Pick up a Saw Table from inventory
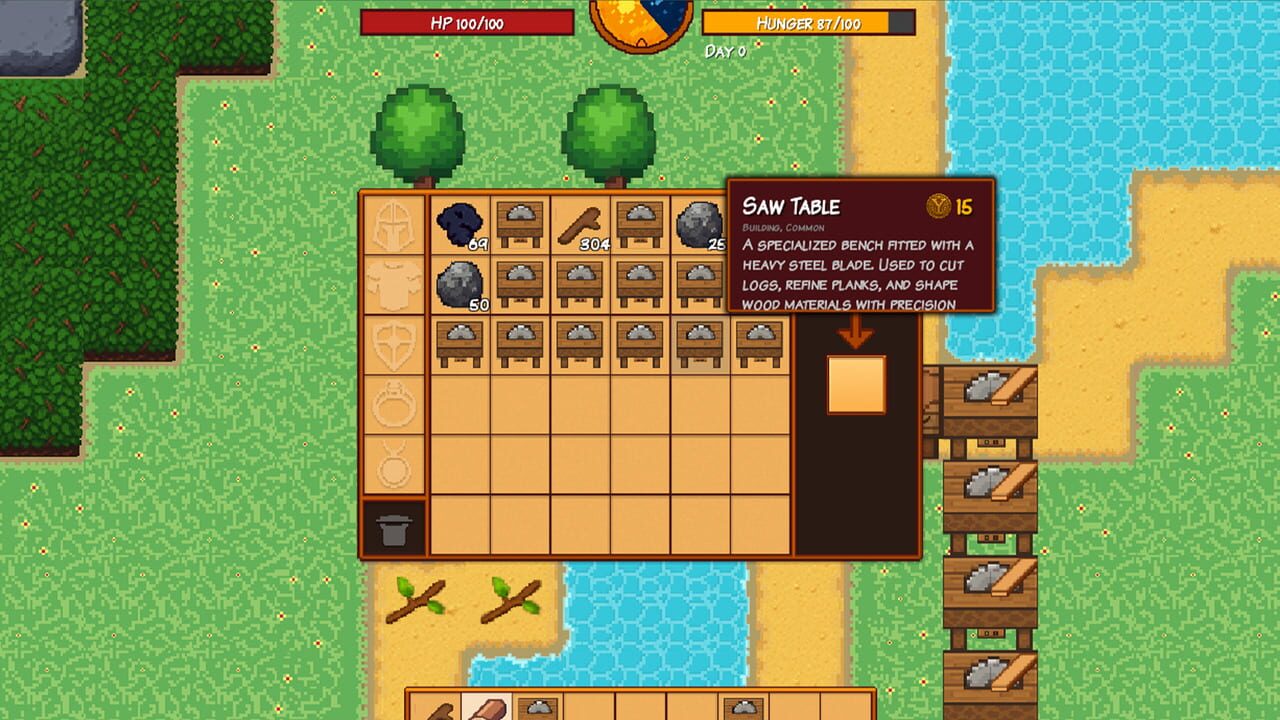 click(519, 222)
